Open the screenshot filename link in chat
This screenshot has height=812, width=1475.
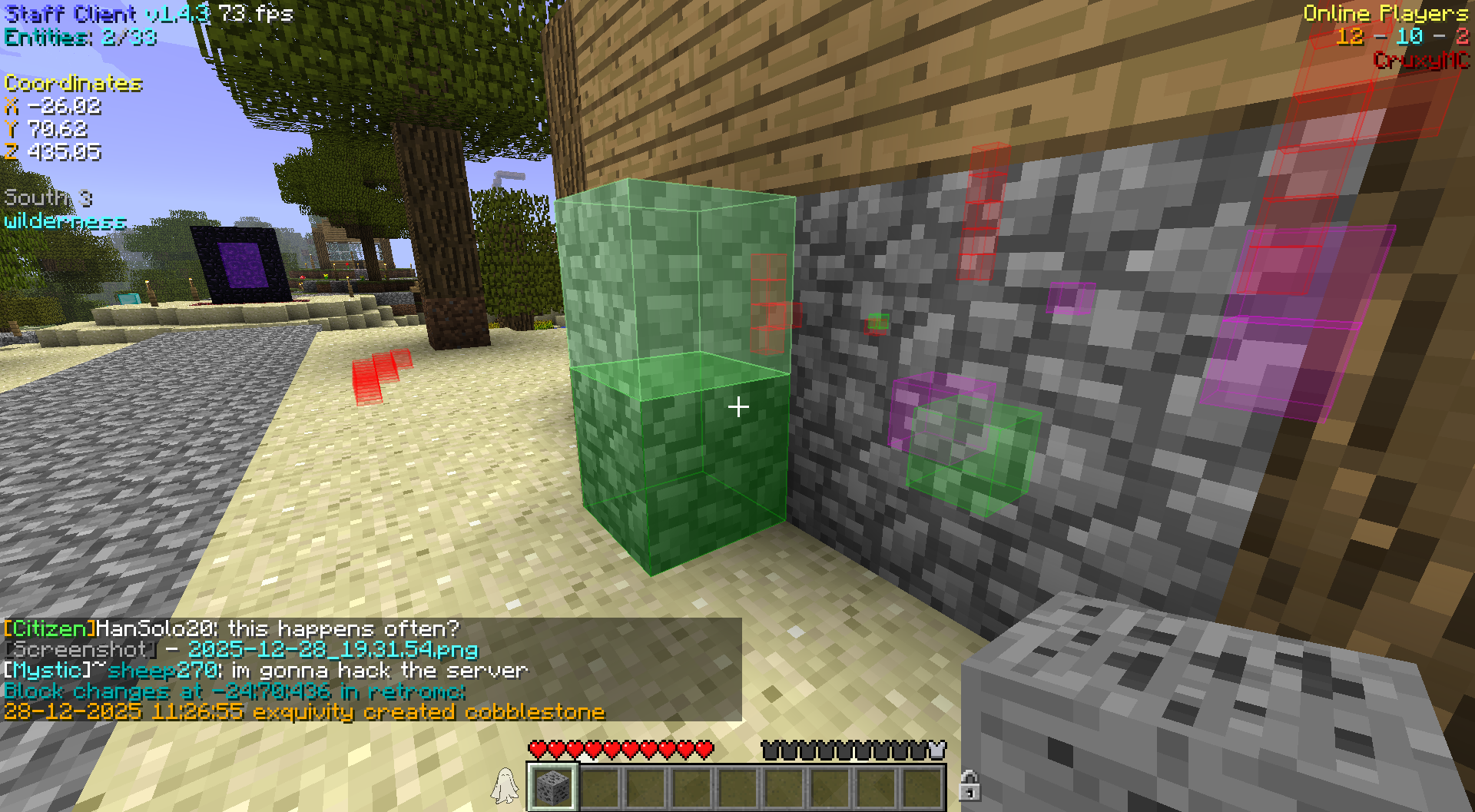333,650
